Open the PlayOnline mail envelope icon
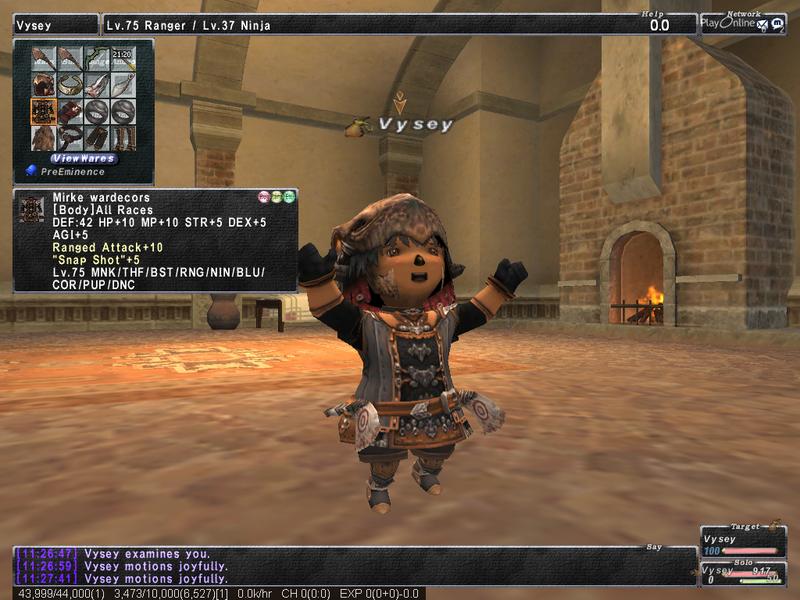This screenshot has width=800, height=600. [x=764, y=24]
